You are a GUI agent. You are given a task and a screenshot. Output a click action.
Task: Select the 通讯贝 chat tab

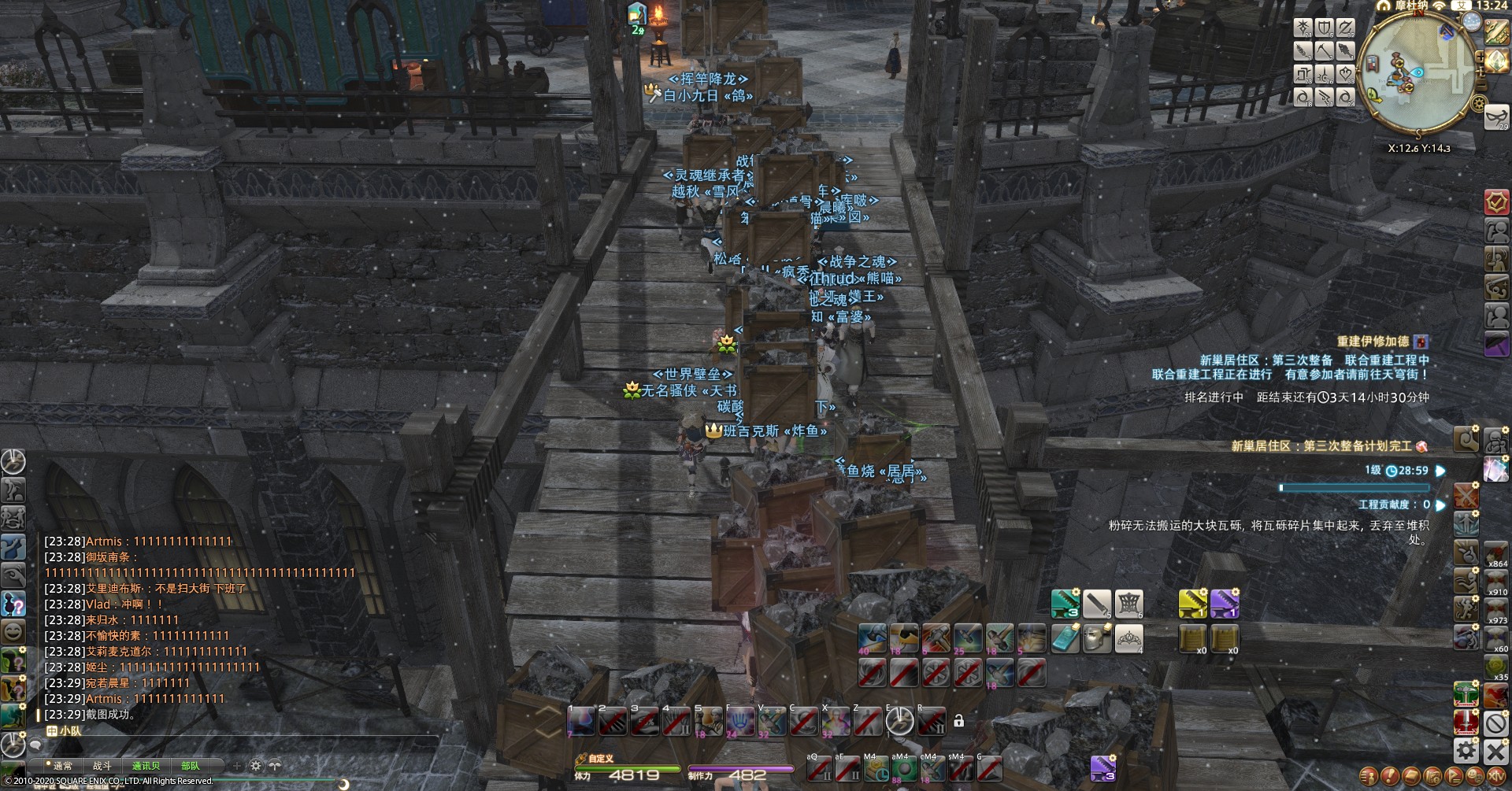pos(146,765)
